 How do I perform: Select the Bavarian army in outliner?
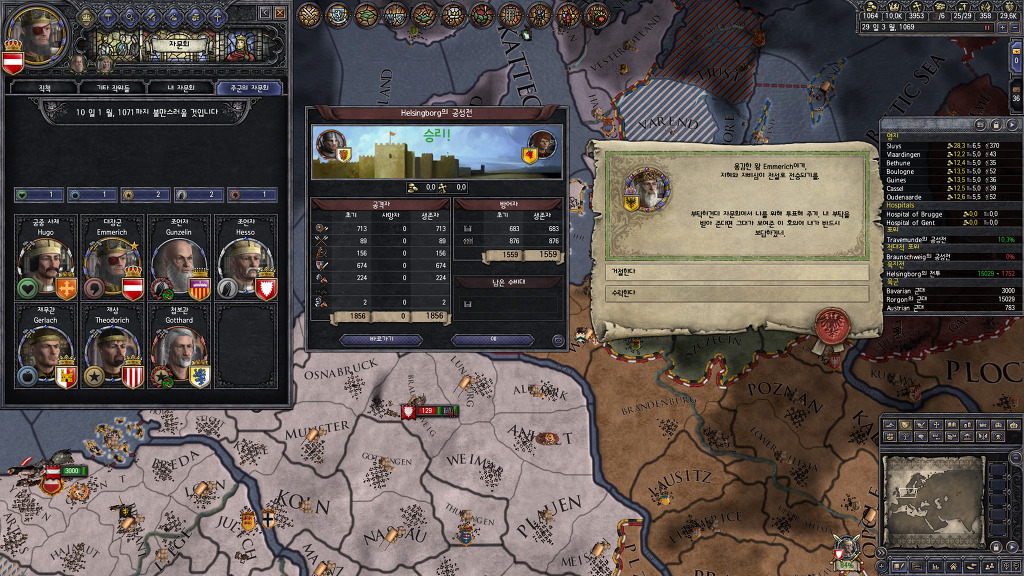coord(950,290)
